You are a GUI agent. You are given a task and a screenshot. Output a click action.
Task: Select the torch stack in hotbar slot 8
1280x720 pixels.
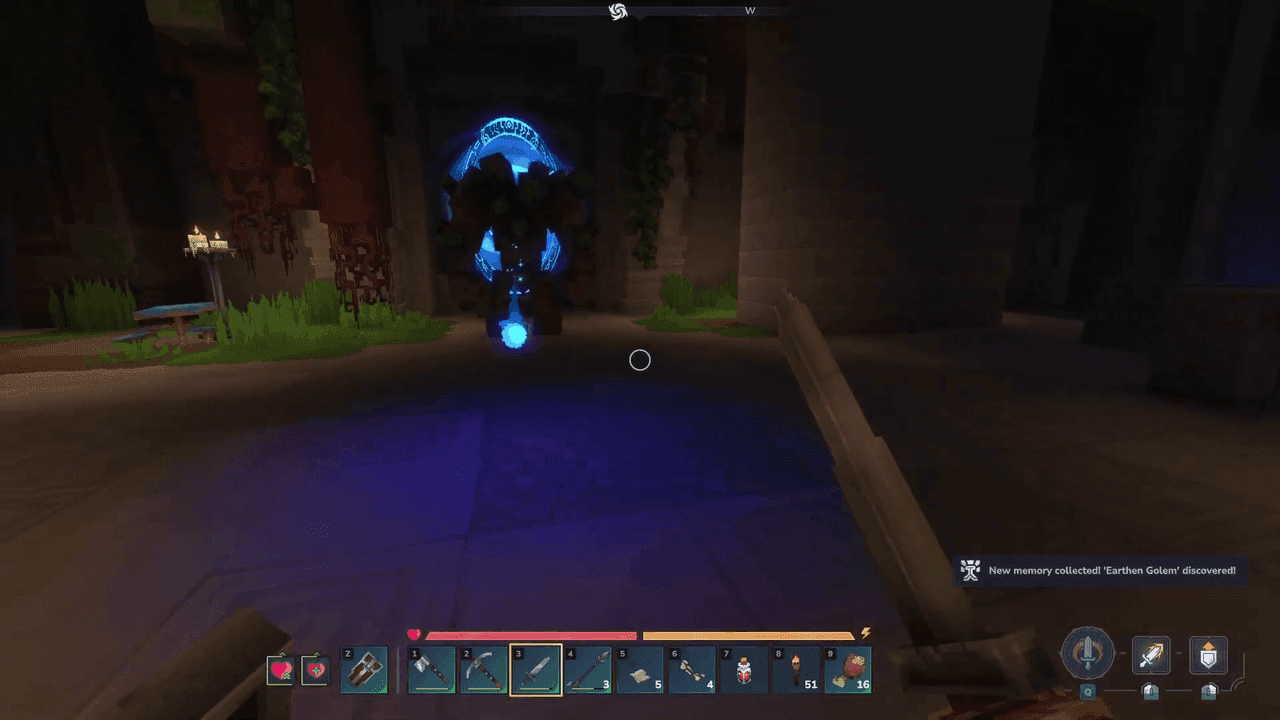coord(796,670)
